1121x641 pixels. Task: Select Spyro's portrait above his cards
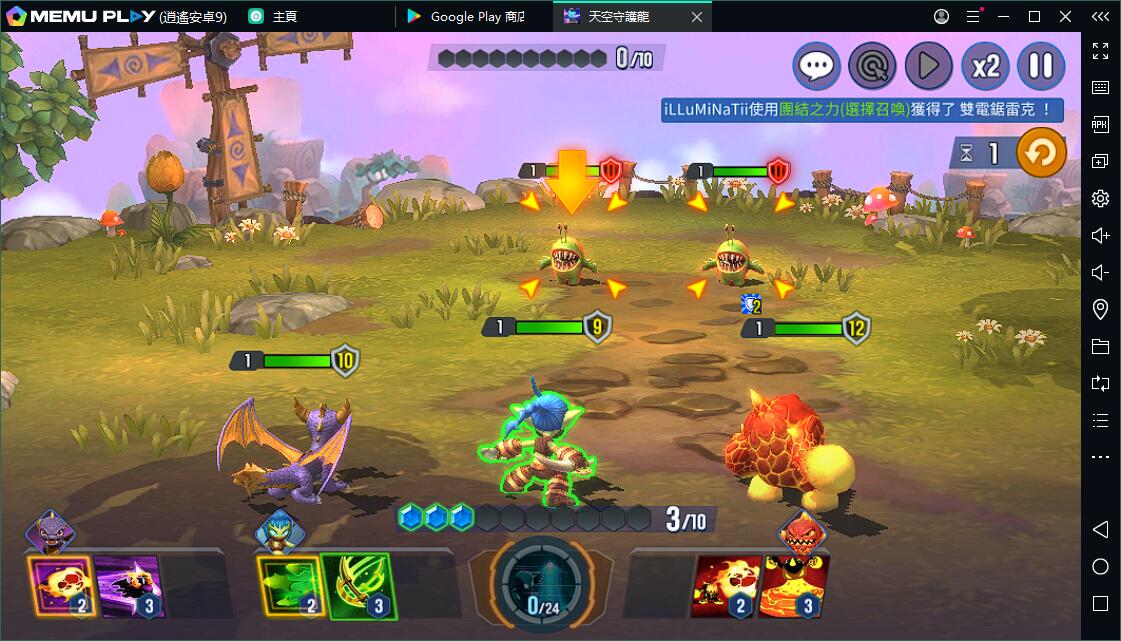[50, 530]
